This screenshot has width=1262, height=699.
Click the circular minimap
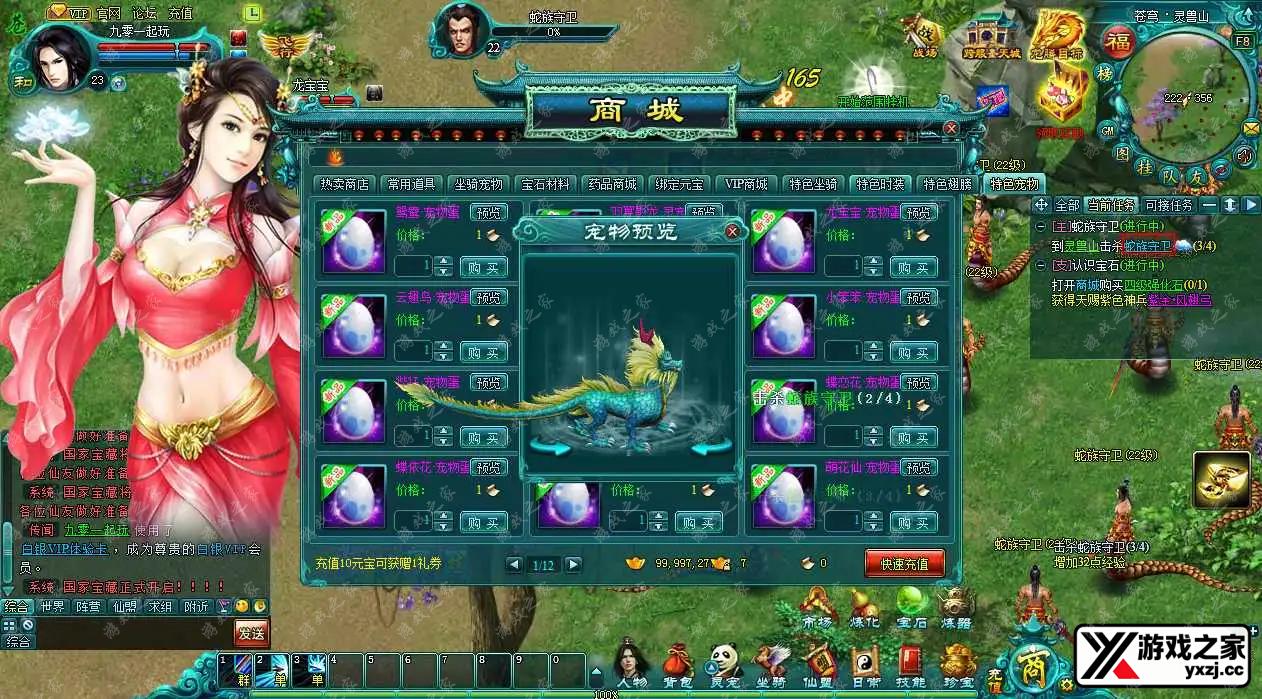click(x=1184, y=95)
